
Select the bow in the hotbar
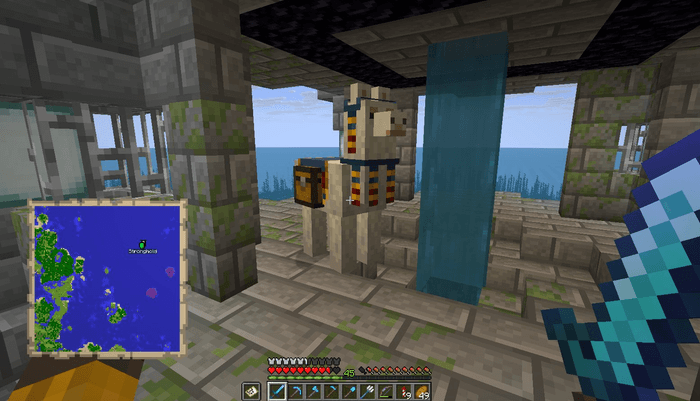pos(385,390)
